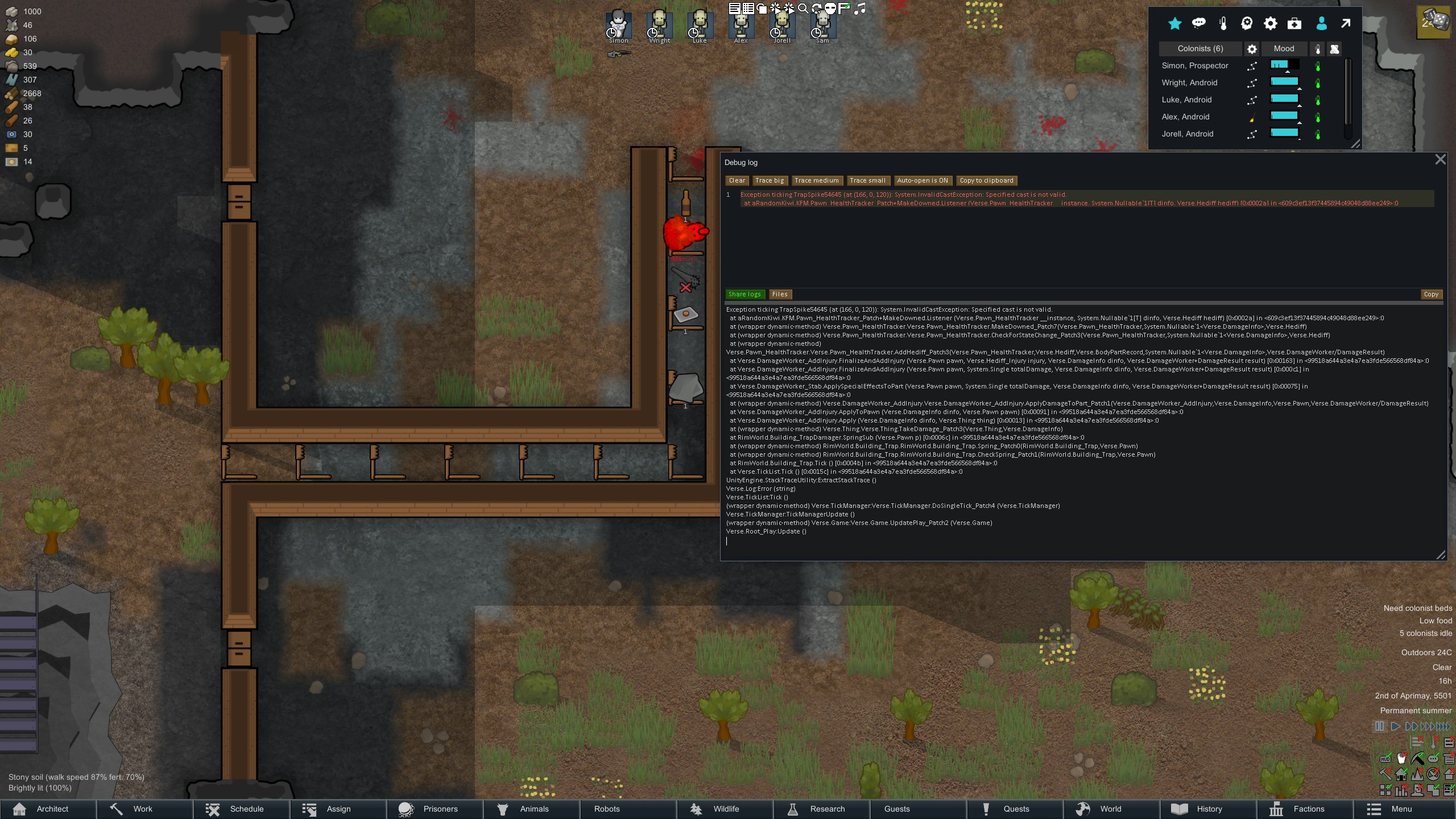1456x819 pixels.
Task: Open the debug actions menu
Action: pos(776,9)
